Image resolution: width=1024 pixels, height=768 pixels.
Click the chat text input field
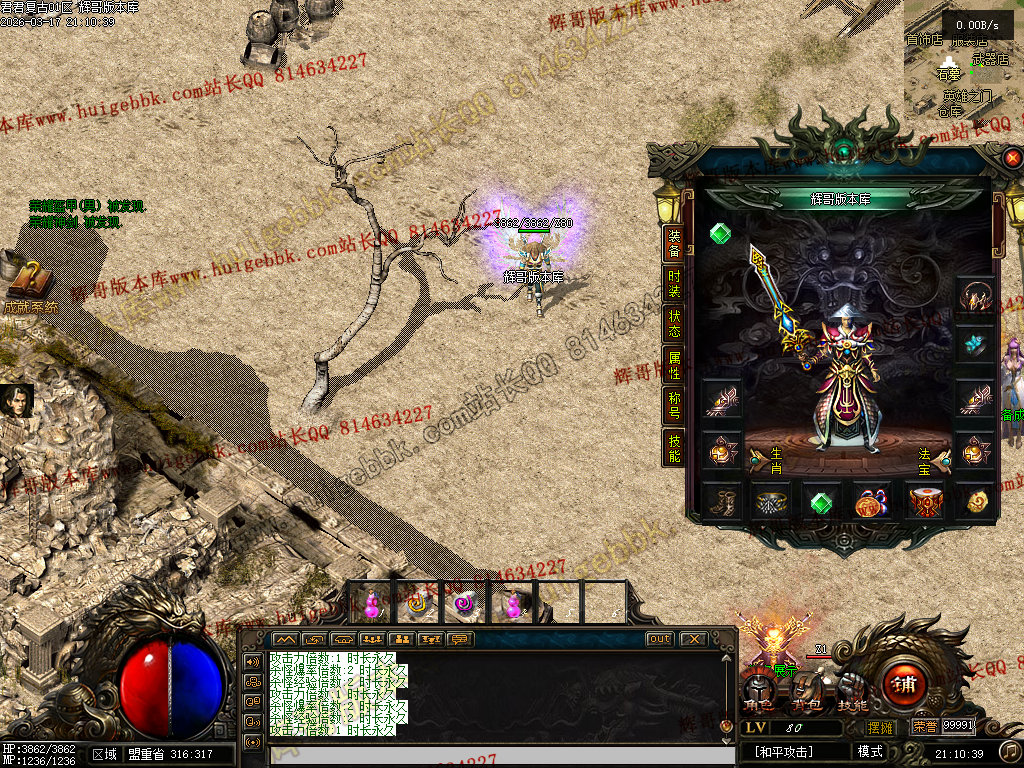pyautogui.click(x=488, y=755)
